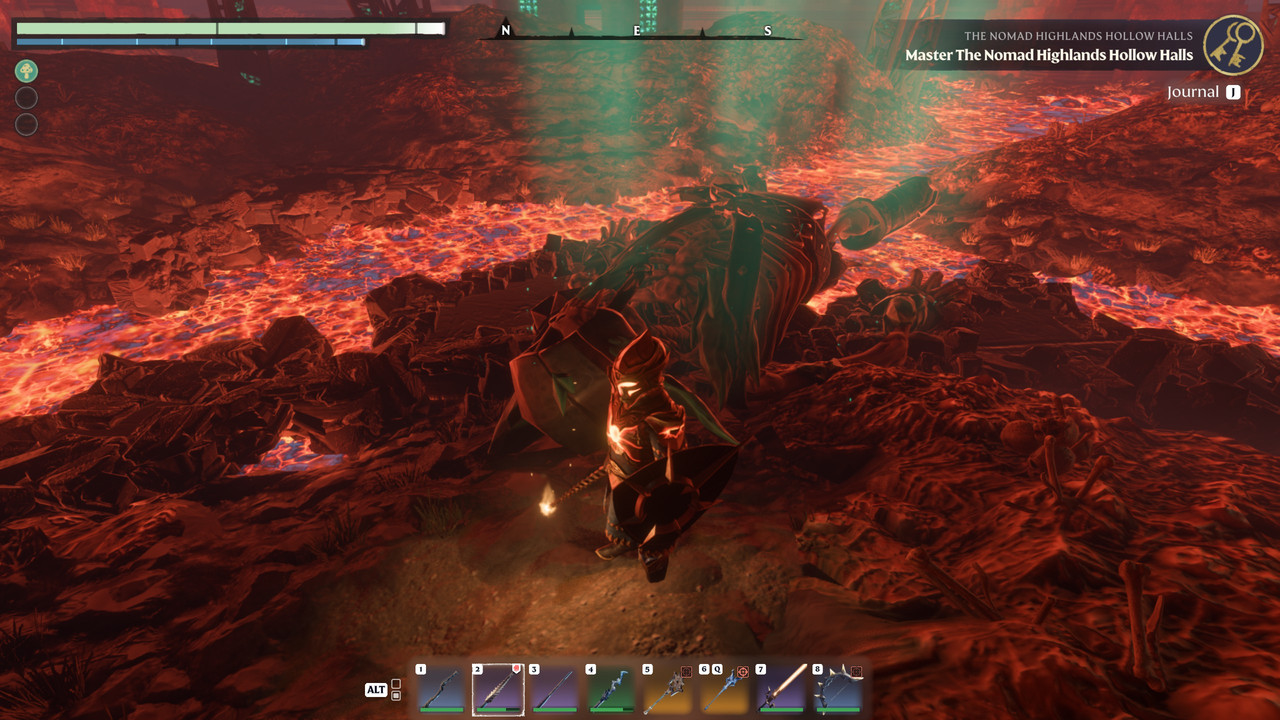1280x720 pixels.
Task: Click the golden keys quest icon
Action: point(1233,45)
